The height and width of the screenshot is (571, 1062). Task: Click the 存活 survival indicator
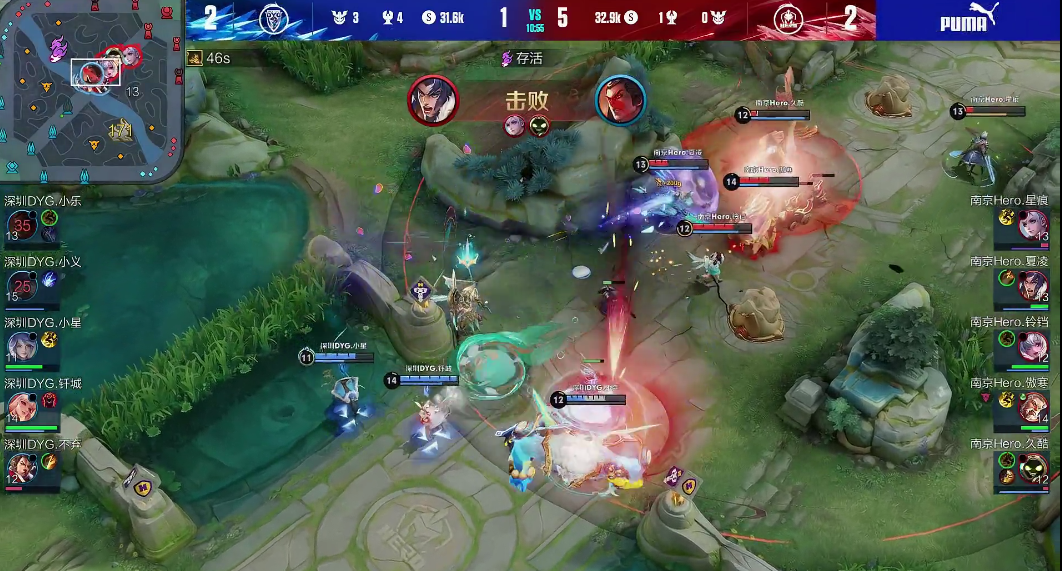(x=523, y=58)
